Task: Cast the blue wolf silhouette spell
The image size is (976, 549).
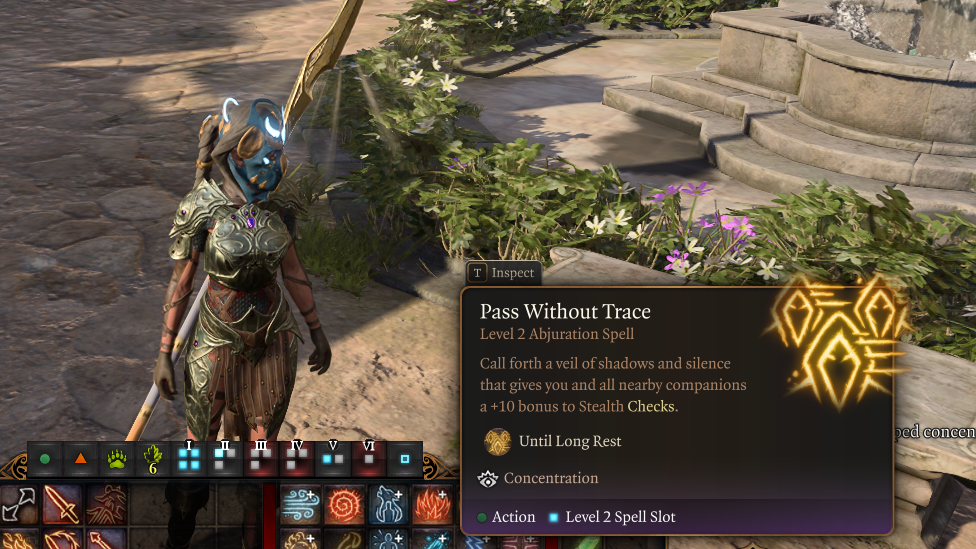Action: (388, 504)
